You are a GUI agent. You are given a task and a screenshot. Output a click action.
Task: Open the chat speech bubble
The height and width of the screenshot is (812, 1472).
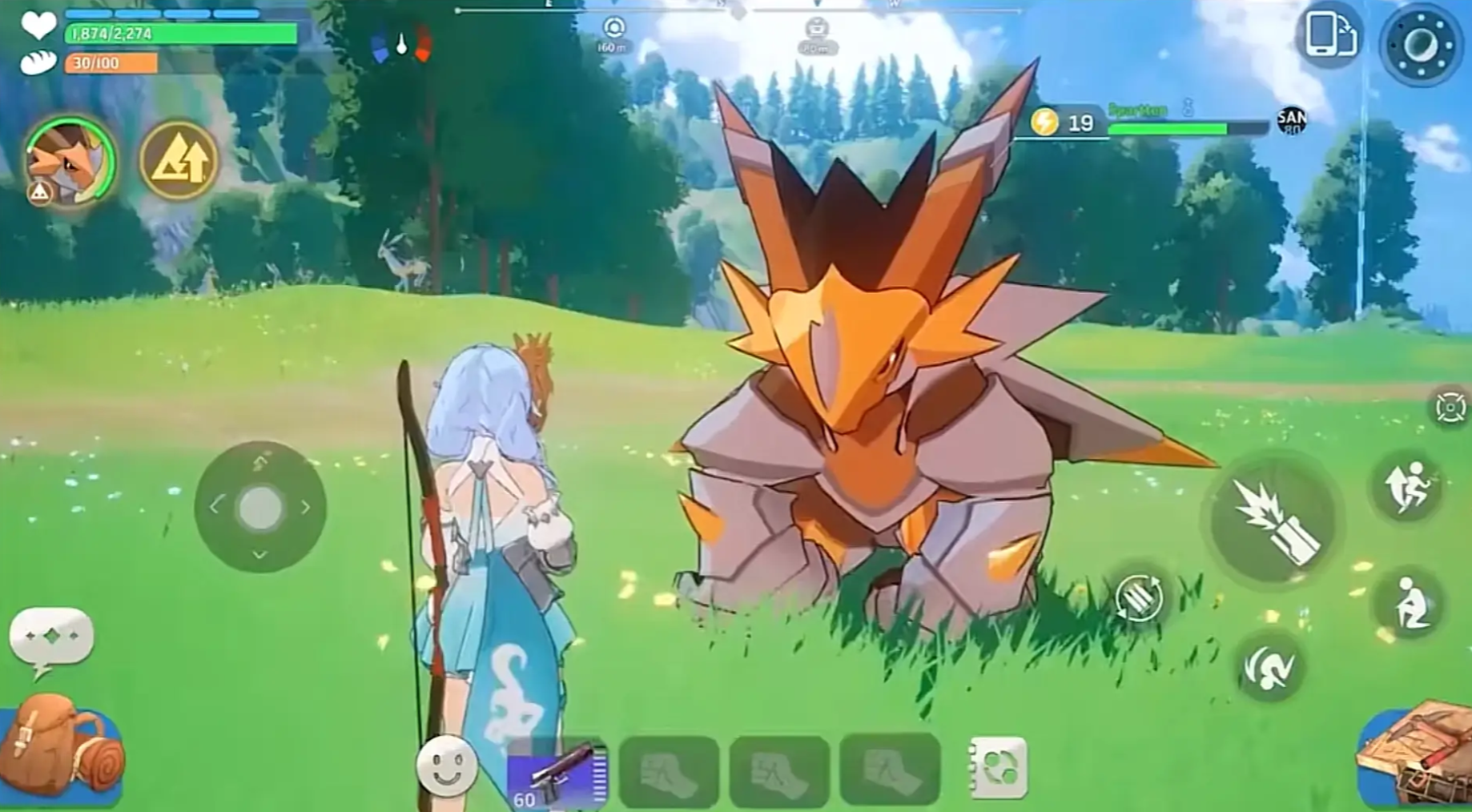pyautogui.click(x=51, y=638)
